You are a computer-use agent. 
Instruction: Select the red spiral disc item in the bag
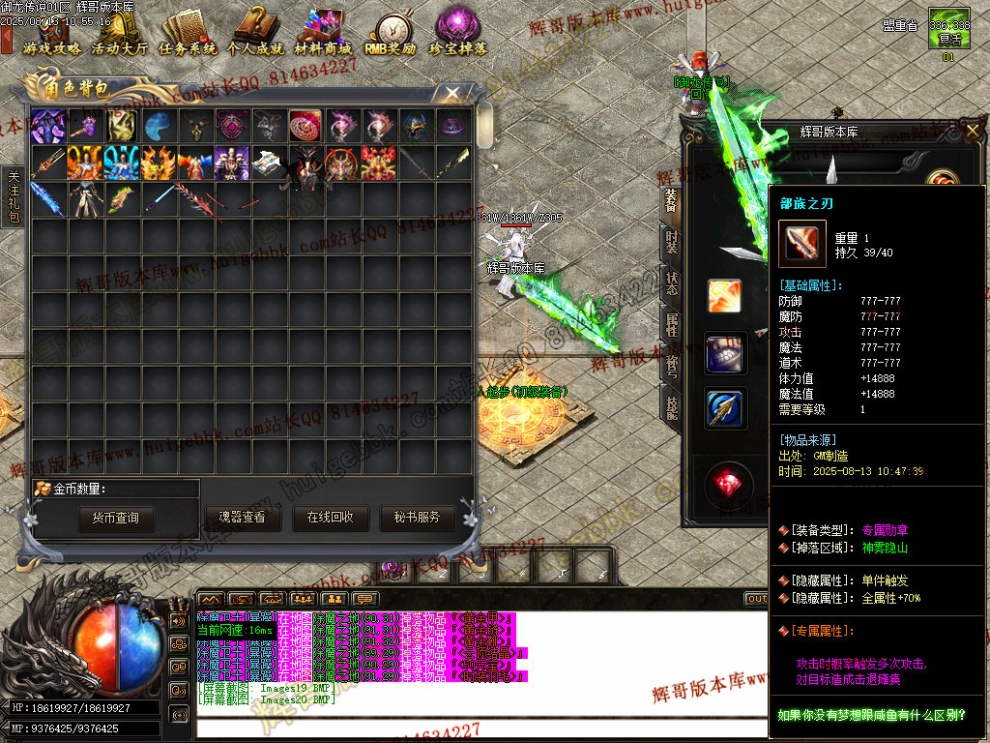[x=305, y=127]
